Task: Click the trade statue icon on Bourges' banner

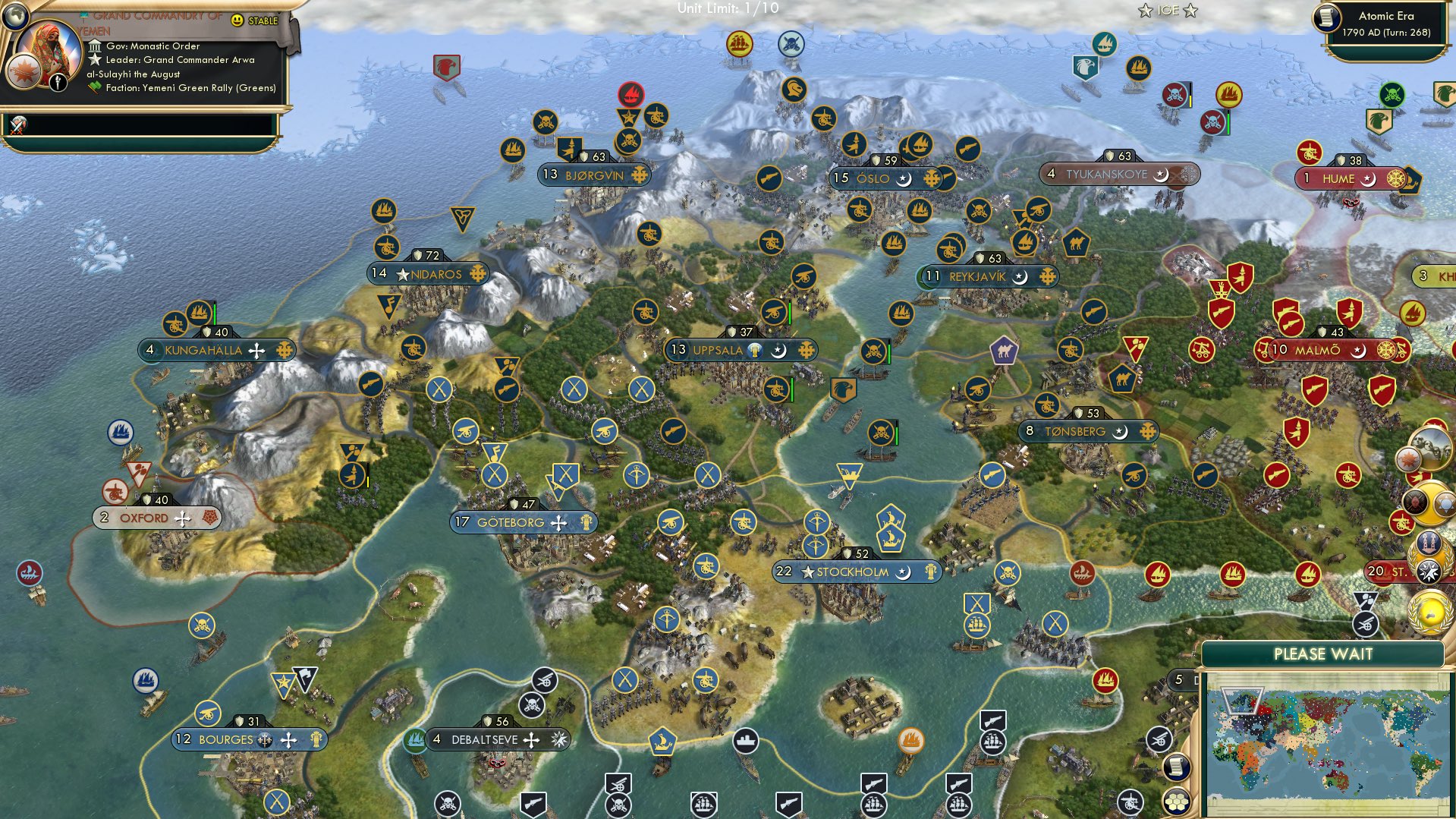Action: [316, 739]
